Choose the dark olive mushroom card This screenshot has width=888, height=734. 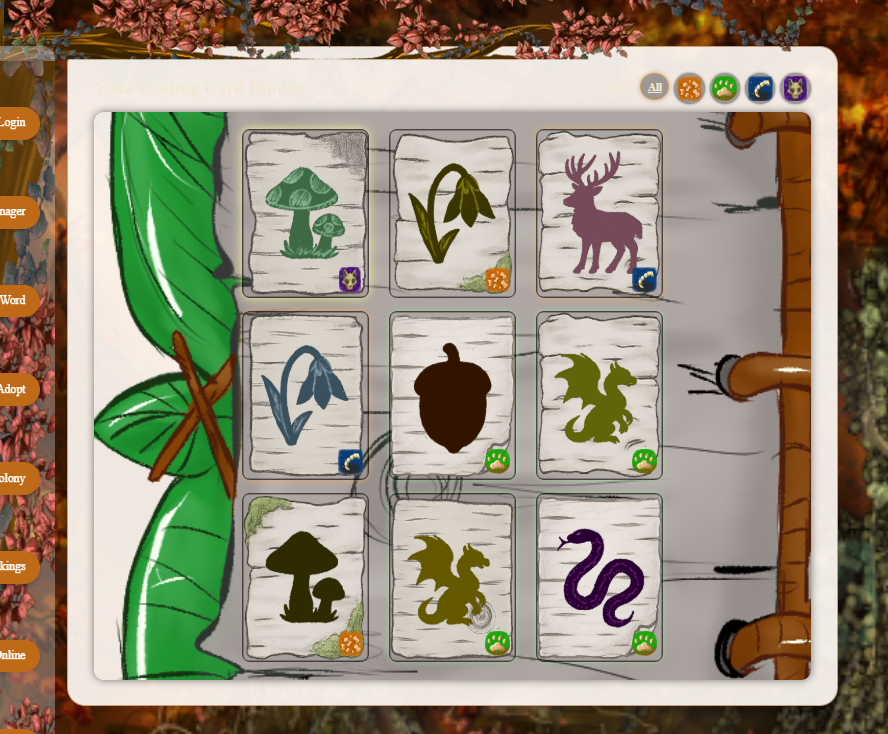[305, 577]
